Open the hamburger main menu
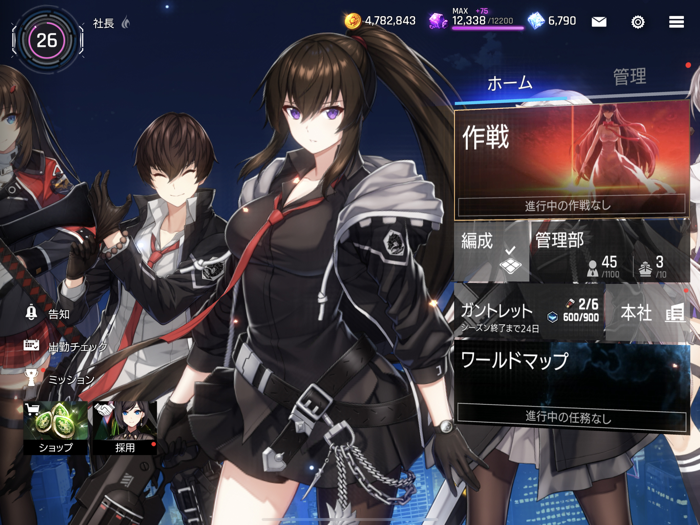This screenshot has width=700, height=525. (677, 21)
